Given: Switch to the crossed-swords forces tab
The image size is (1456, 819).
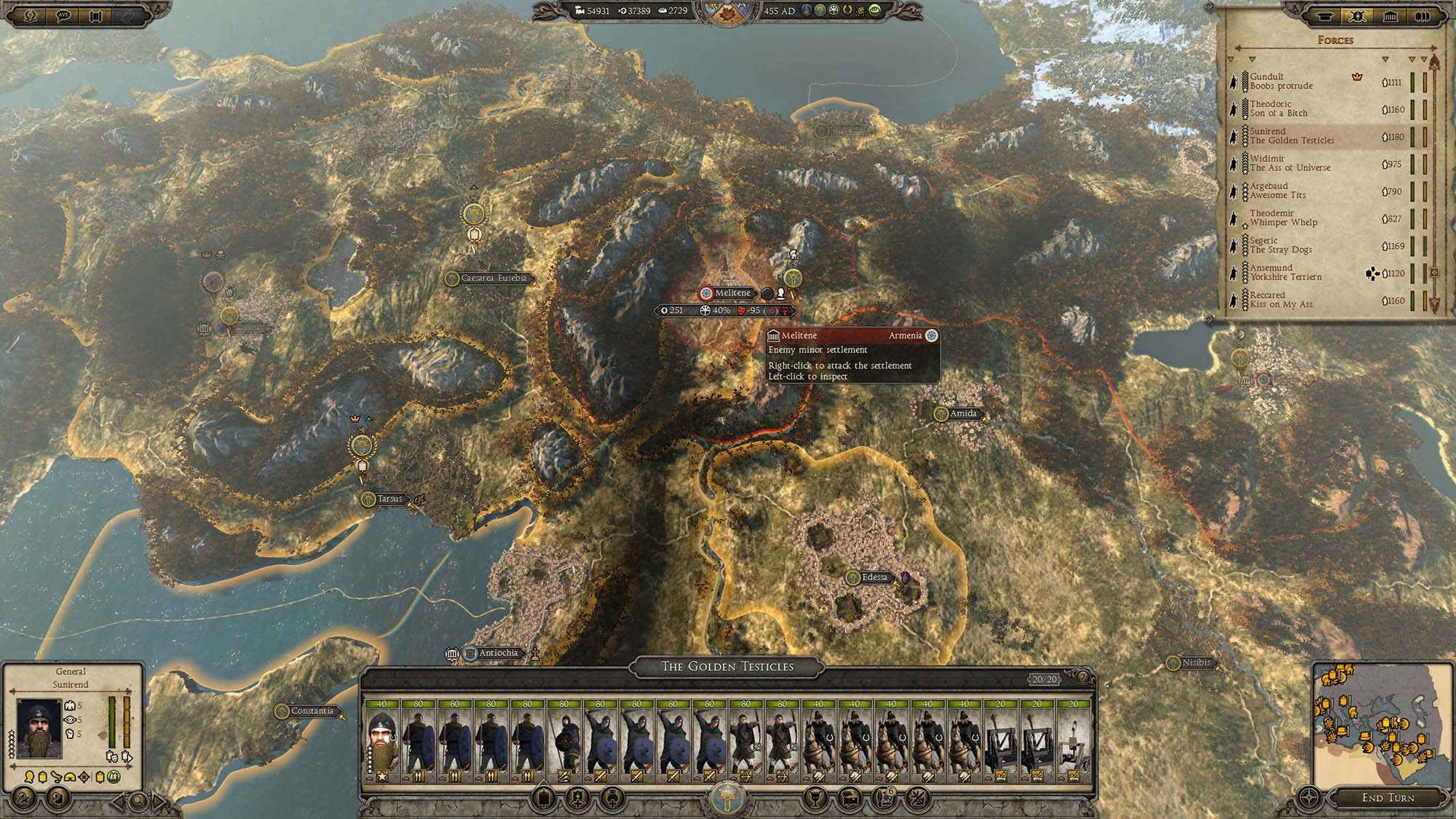Looking at the screenshot, I should point(1358,16).
